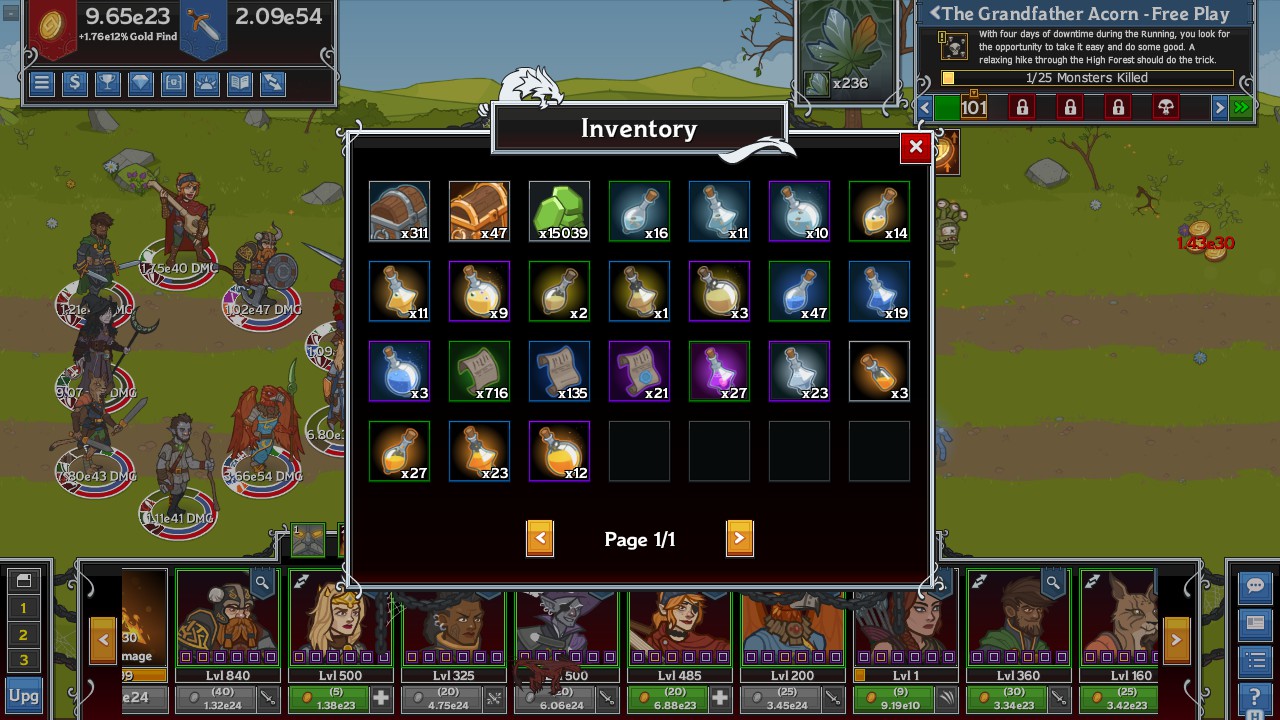
Task: Select the boss skull stage icon
Action: (1166, 107)
